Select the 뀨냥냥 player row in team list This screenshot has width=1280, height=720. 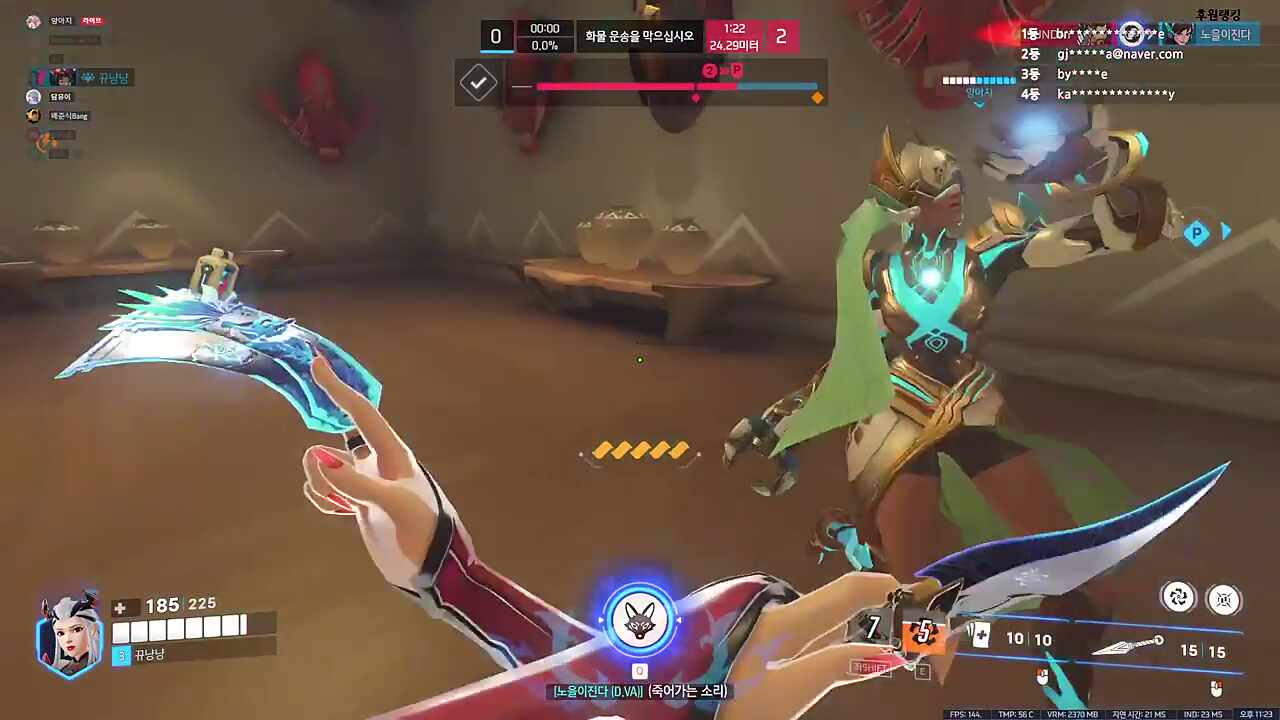85,77
